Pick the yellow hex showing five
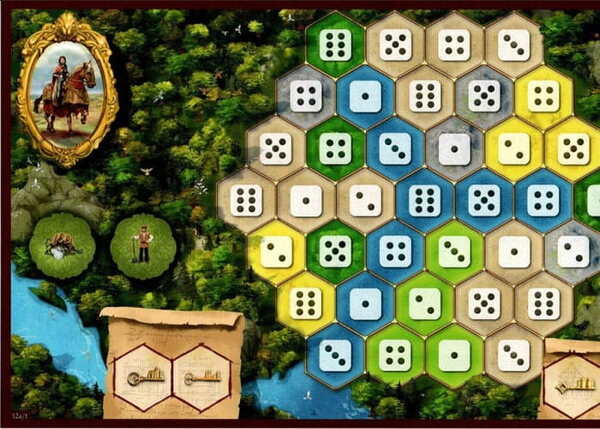The height and width of the screenshot is (429, 600). tap(573, 148)
